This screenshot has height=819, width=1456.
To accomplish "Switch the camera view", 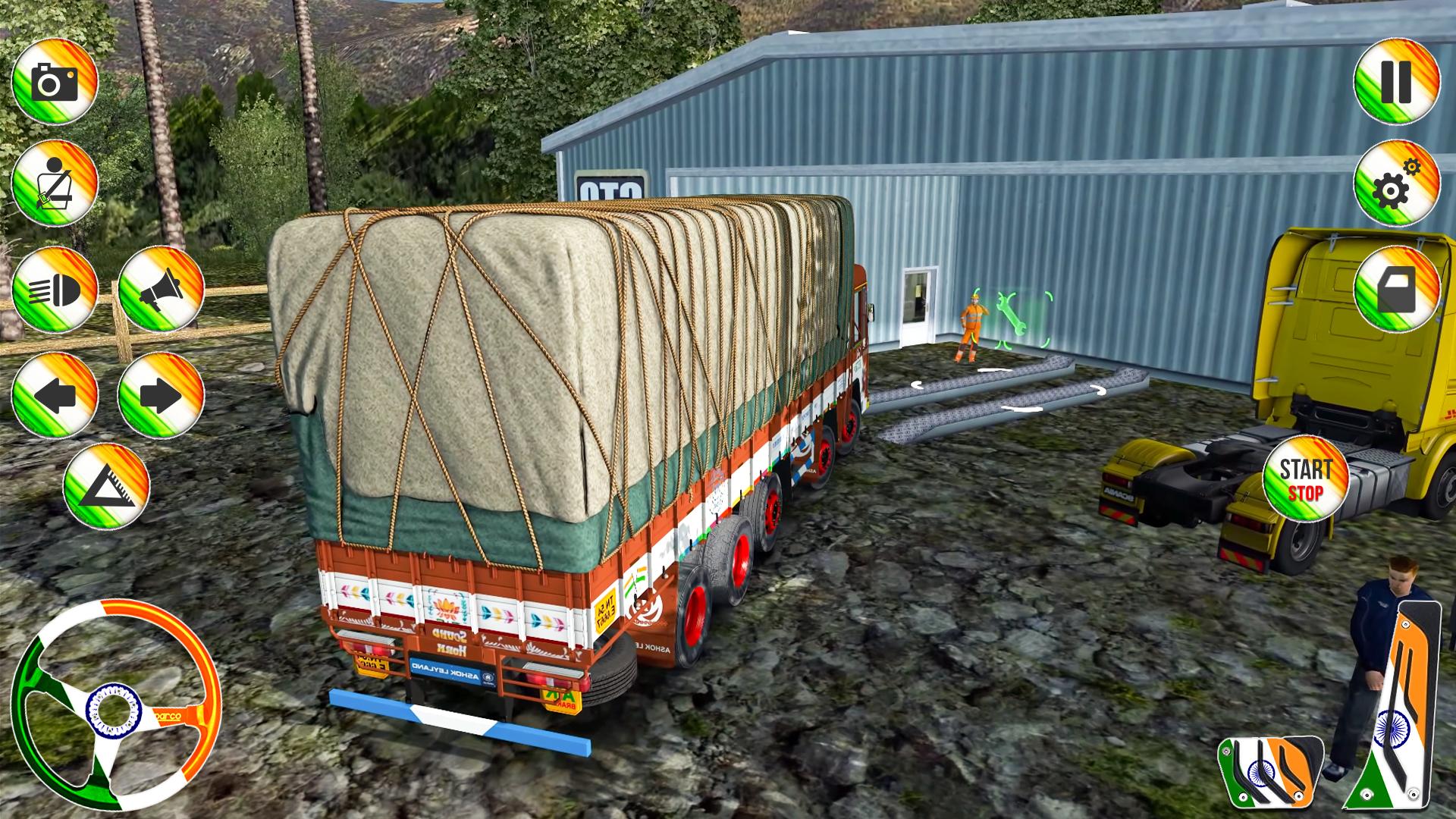I will click(55, 80).
